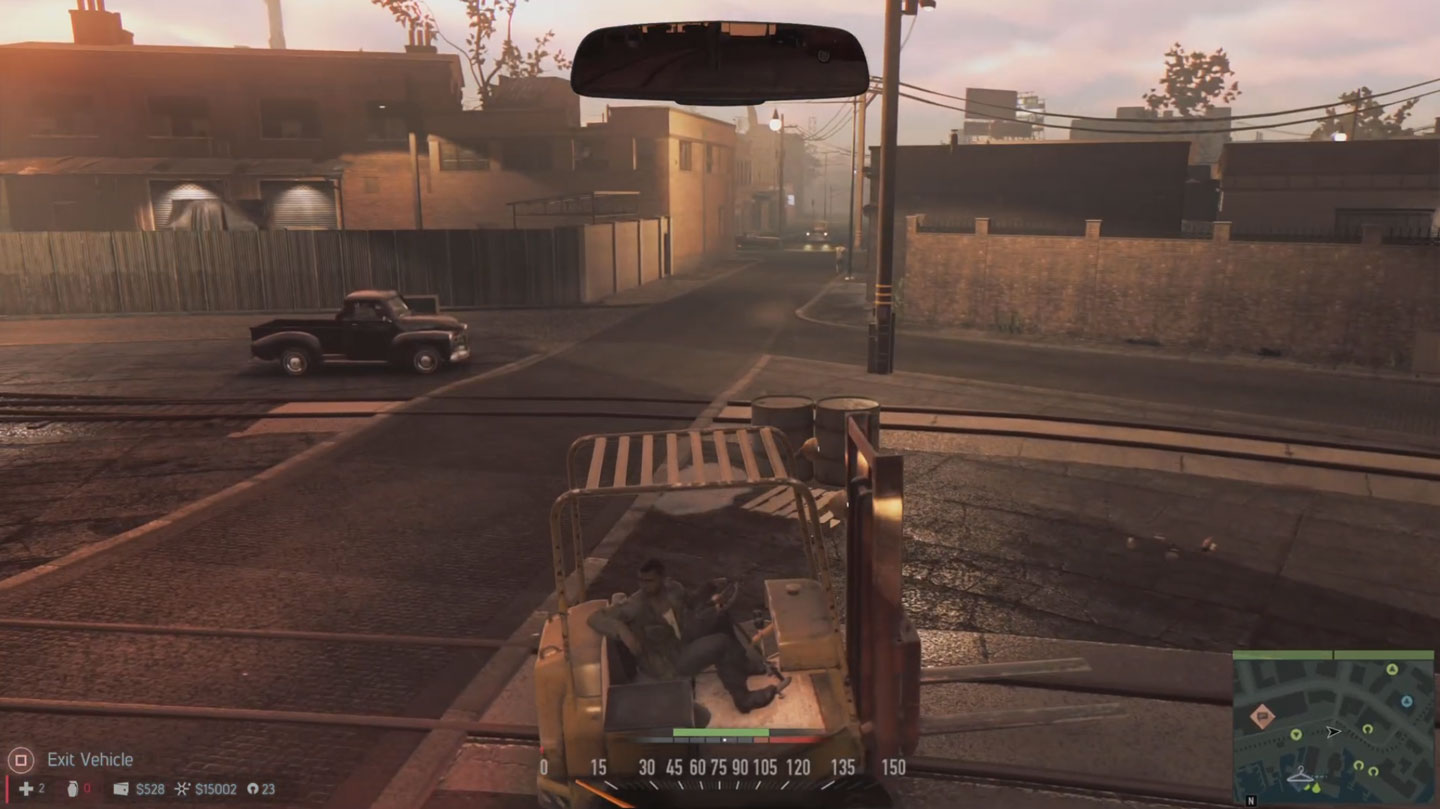Check the rear-view mirror display
The width and height of the screenshot is (1440, 809).
pos(719,62)
